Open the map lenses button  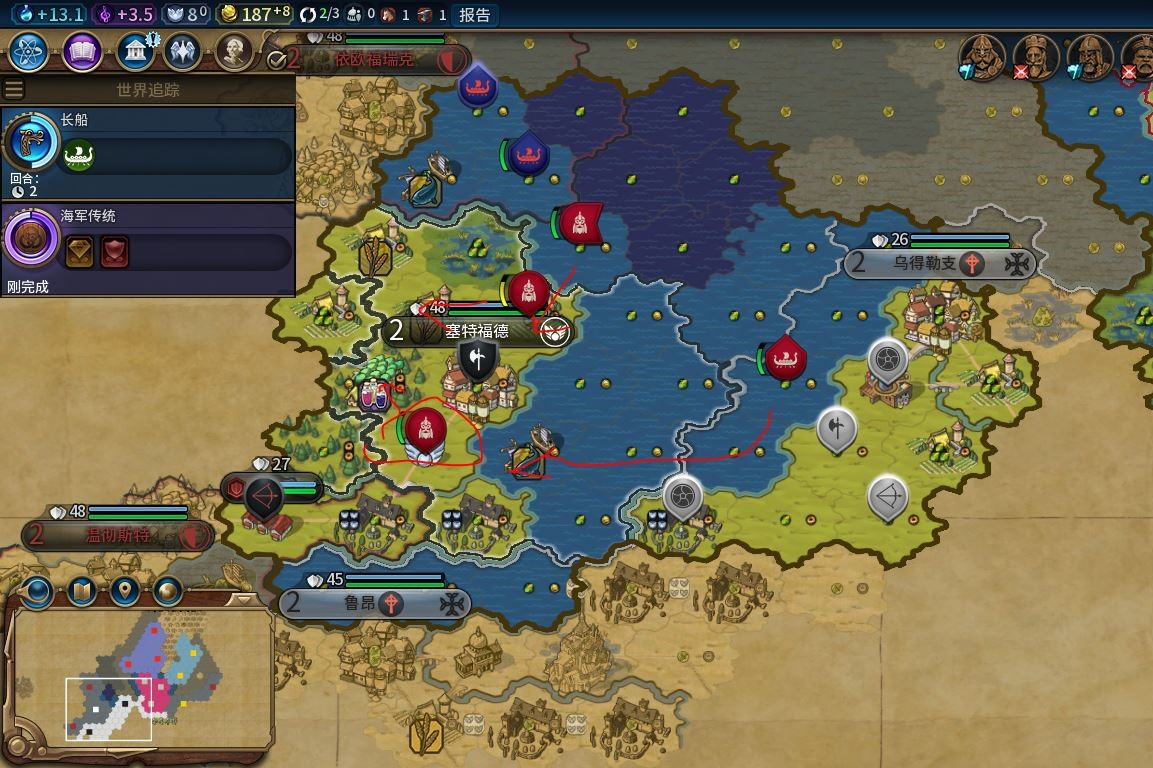[x=81, y=592]
